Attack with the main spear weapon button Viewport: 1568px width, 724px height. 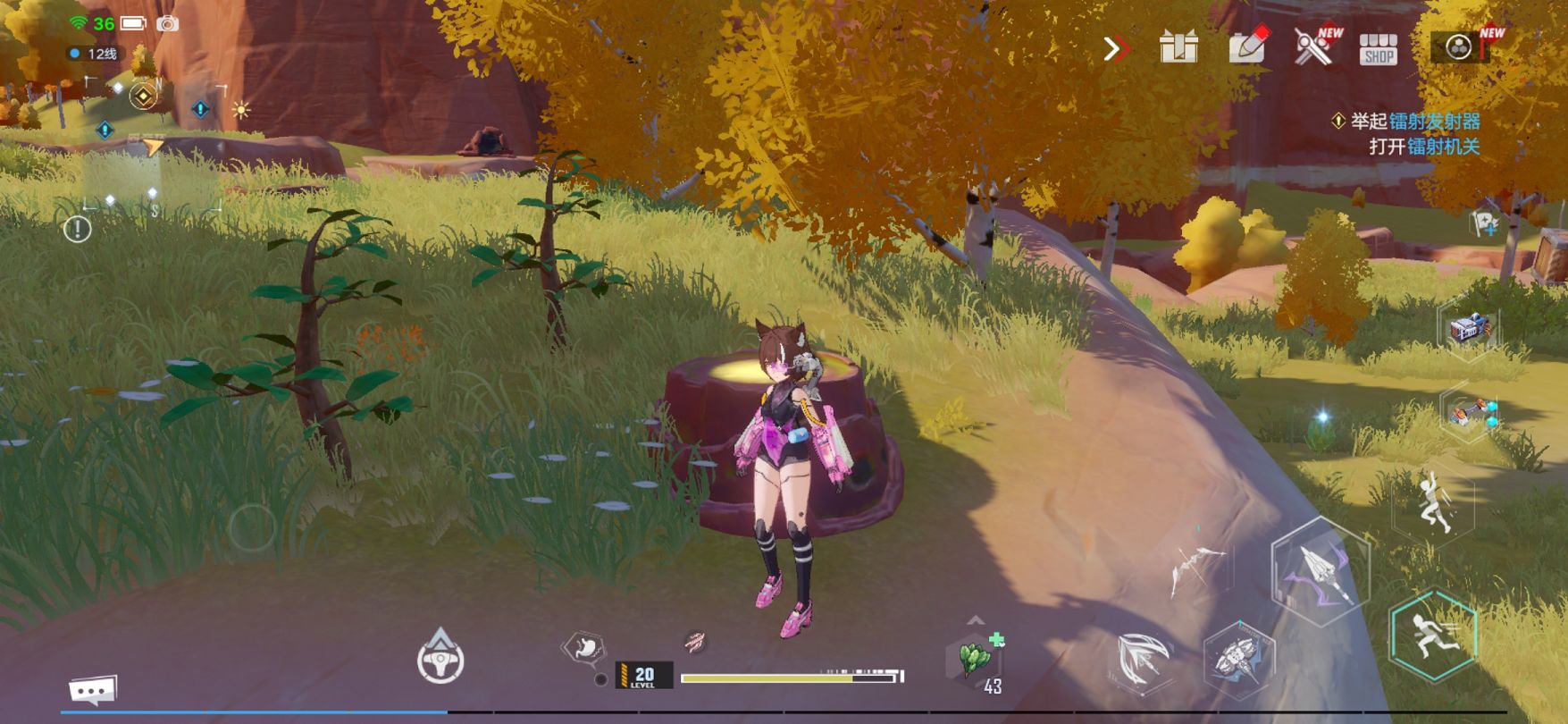click(x=1320, y=568)
